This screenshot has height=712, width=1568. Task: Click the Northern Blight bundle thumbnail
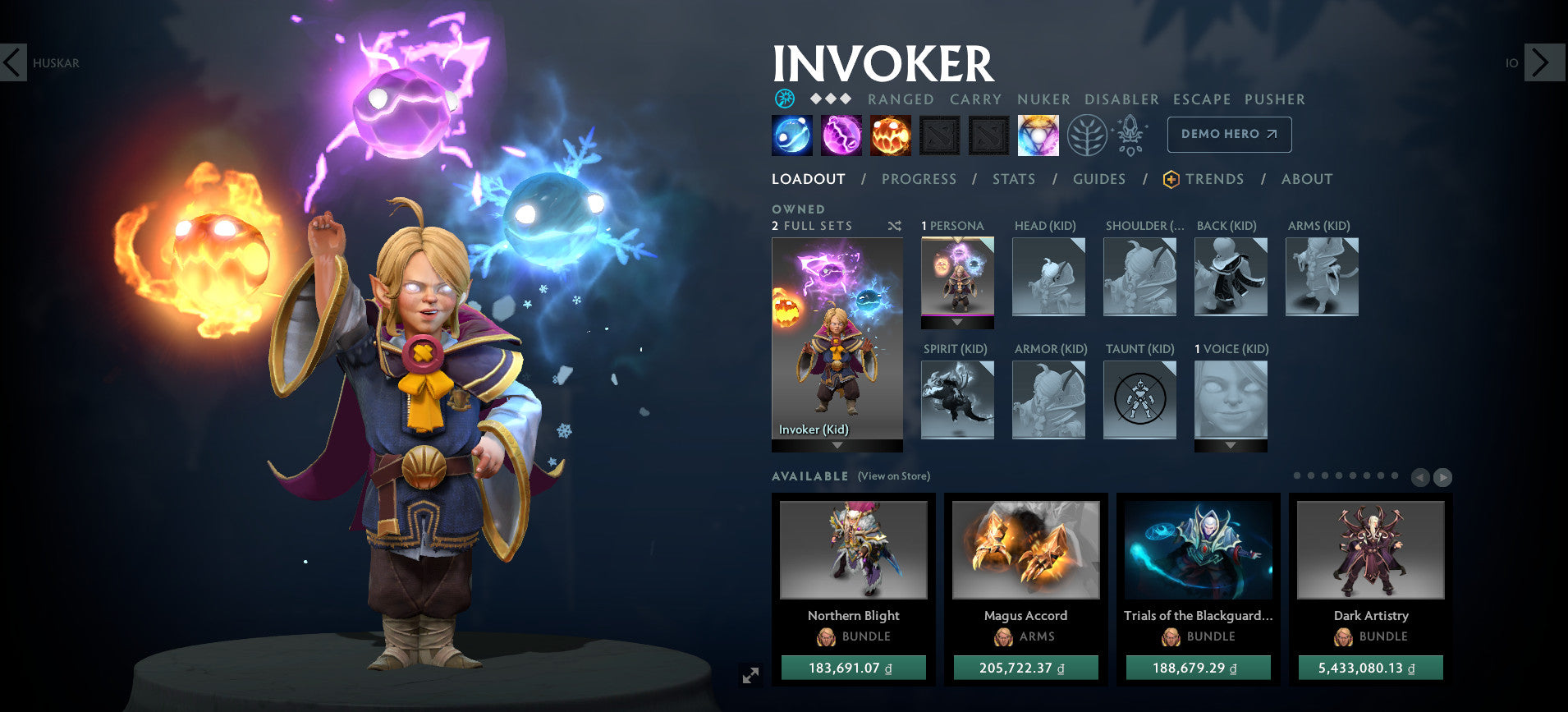853,550
